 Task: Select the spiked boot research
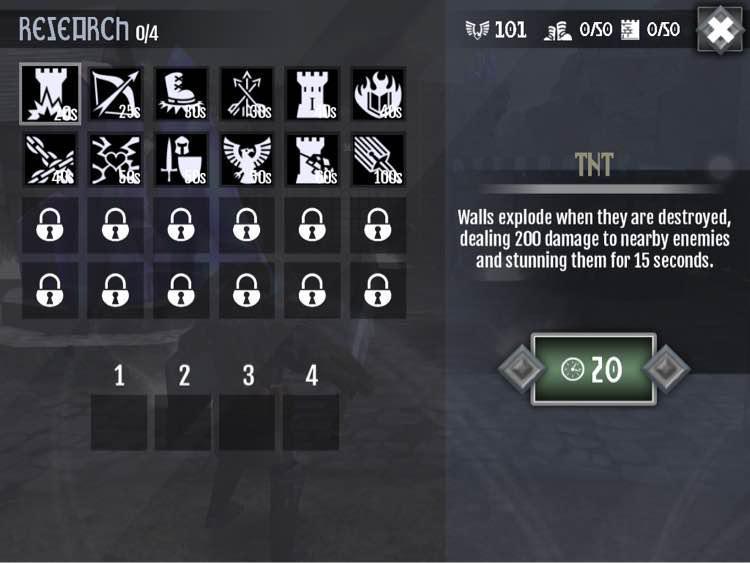pyautogui.click(x=181, y=94)
